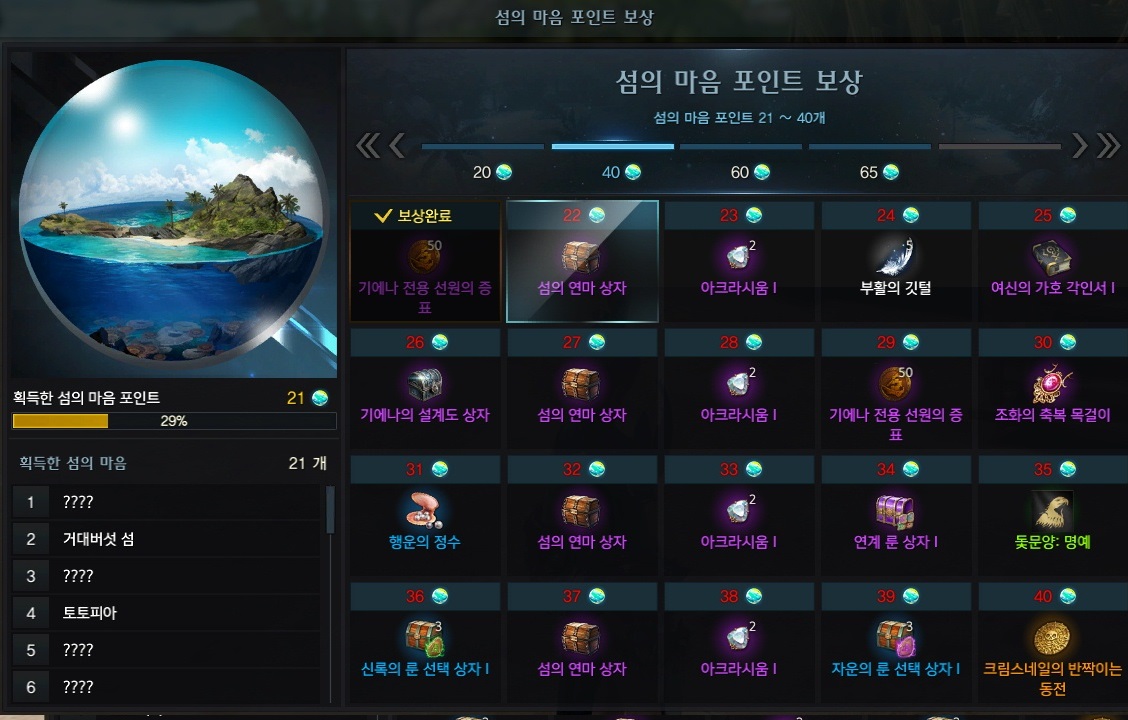Select the 토토피아 island row
Image resolution: width=1128 pixels, height=720 pixels.
click(168, 613)
